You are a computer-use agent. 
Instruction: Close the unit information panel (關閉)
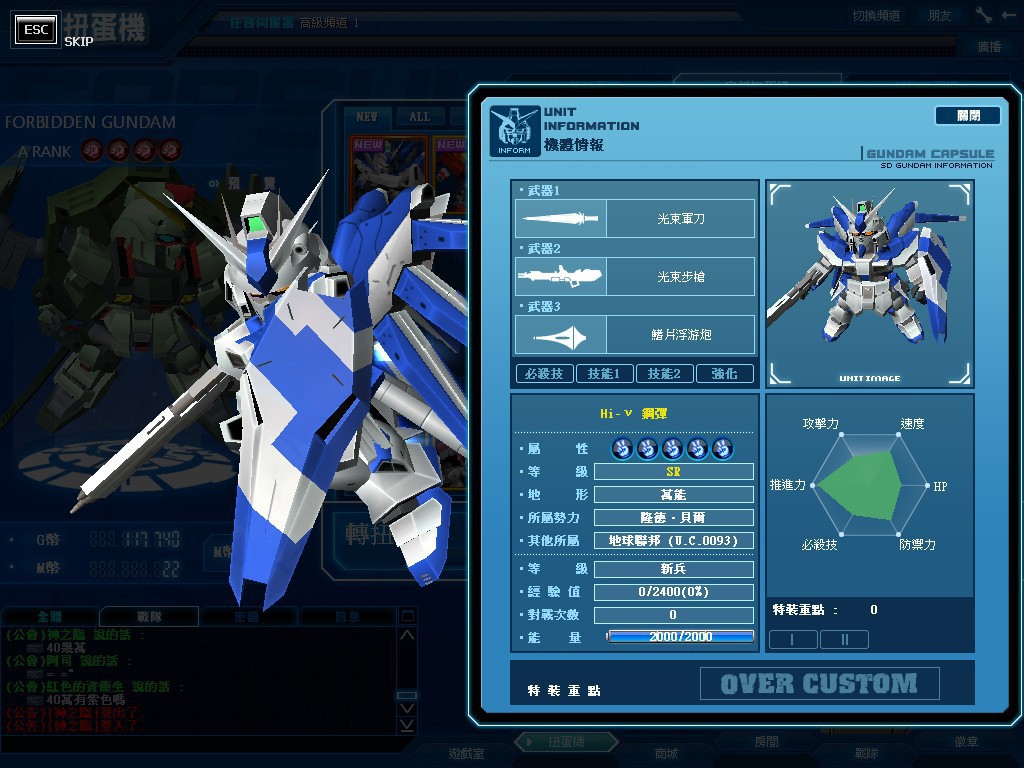point(967,116)
